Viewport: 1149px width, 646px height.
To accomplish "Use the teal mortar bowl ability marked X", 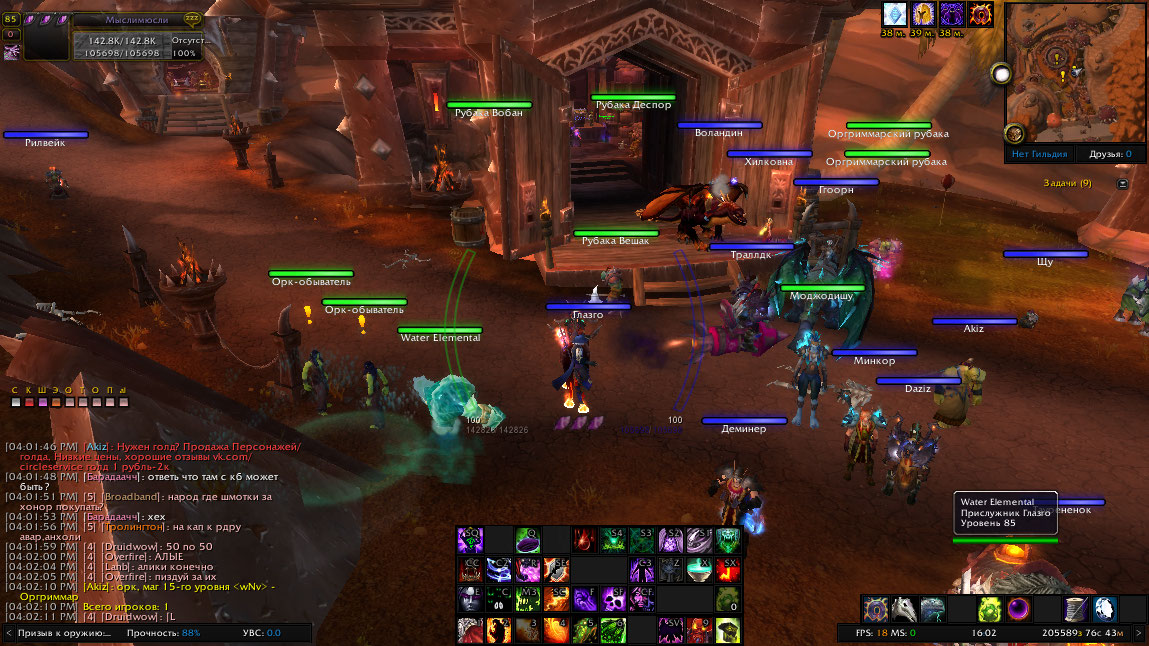I will [700, 570].
